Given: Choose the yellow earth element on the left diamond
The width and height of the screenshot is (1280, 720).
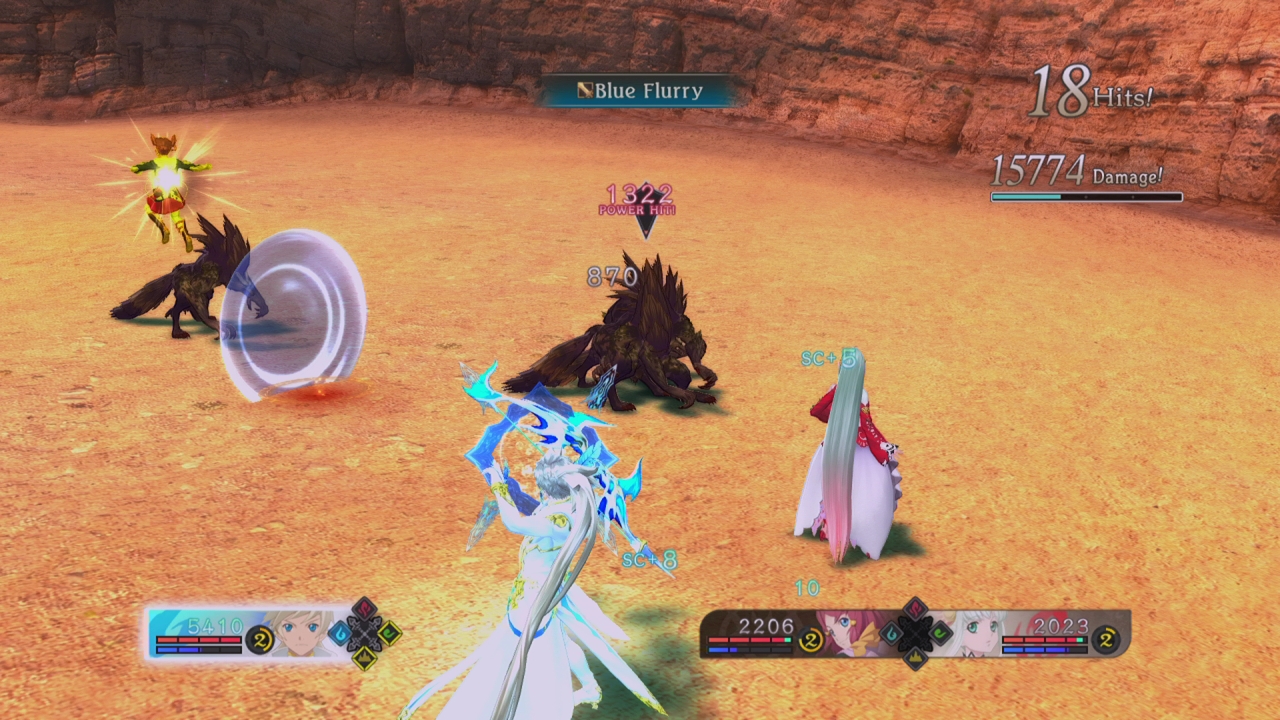Looking at the screenshot, I should tap(364, 657).
